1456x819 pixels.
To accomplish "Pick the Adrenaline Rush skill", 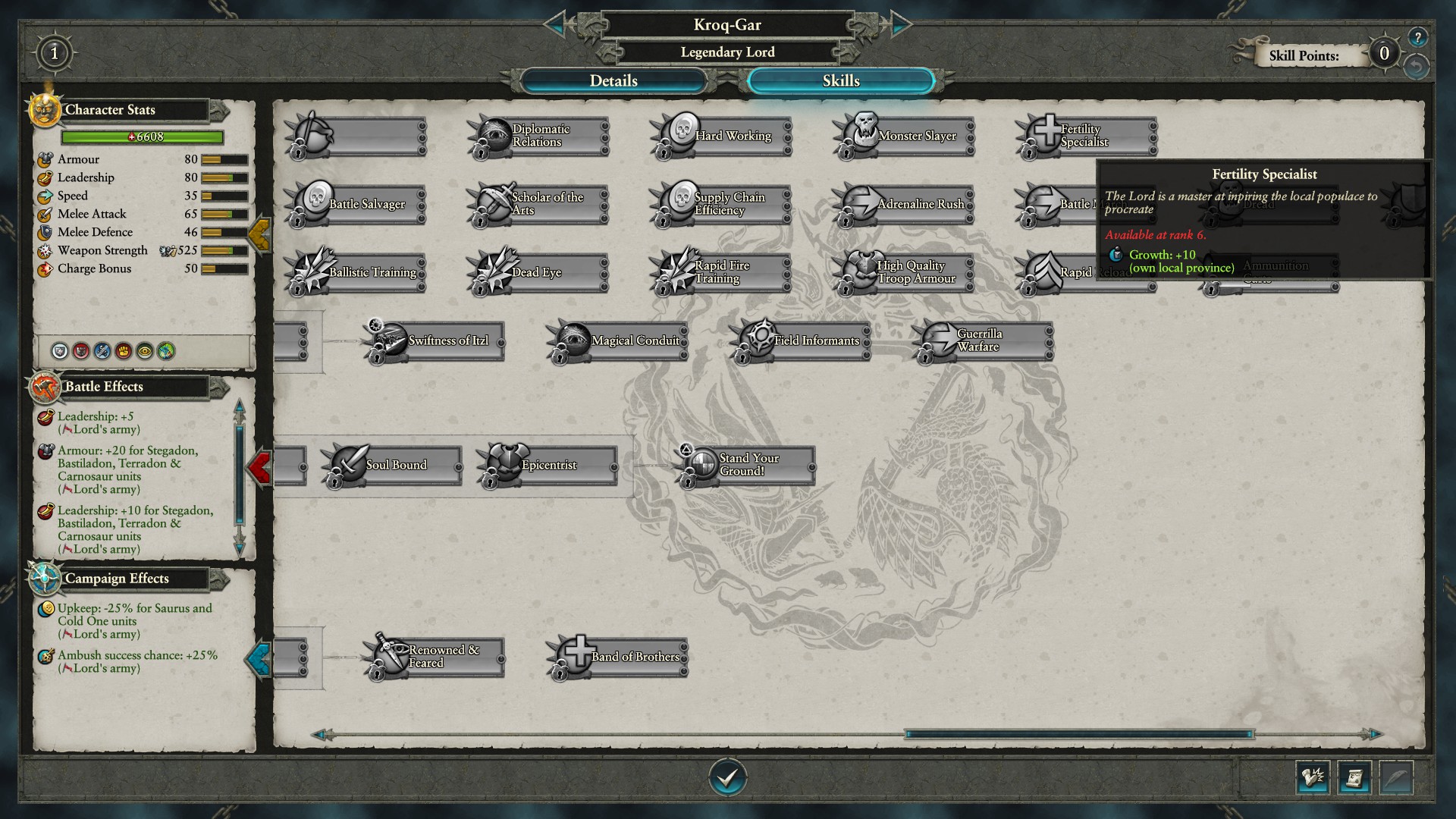I will pos(905,205).
